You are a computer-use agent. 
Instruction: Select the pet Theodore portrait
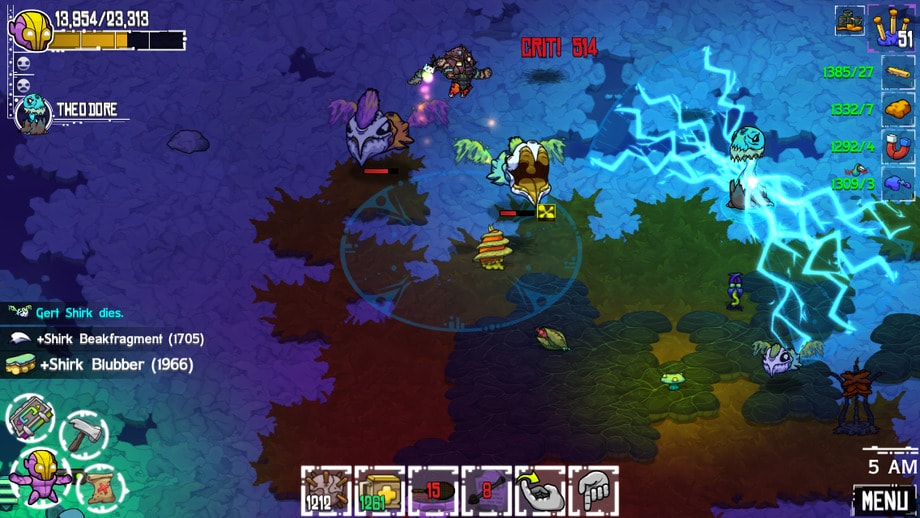point(33,112)
